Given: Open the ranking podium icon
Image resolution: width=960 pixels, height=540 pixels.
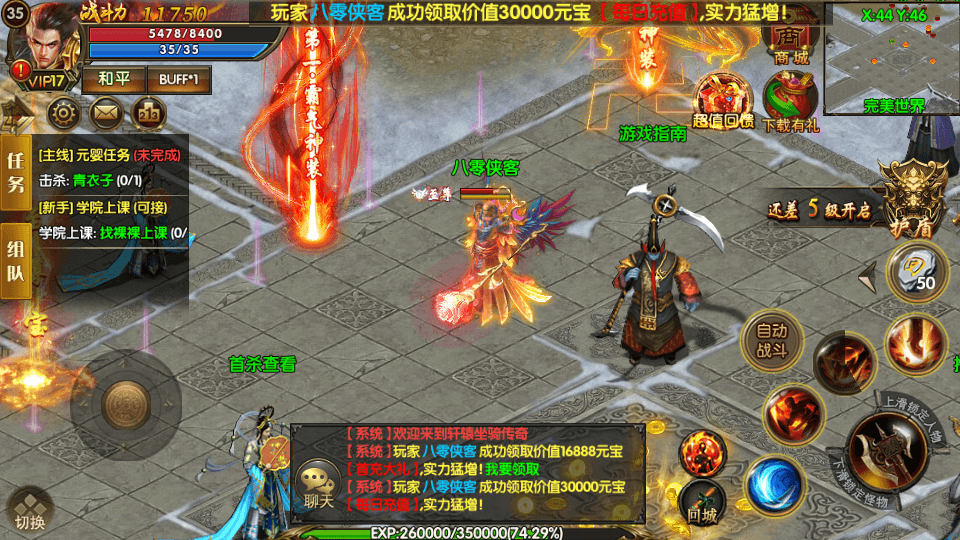Looking at the screenshot, I should click(x=148, y=112).
